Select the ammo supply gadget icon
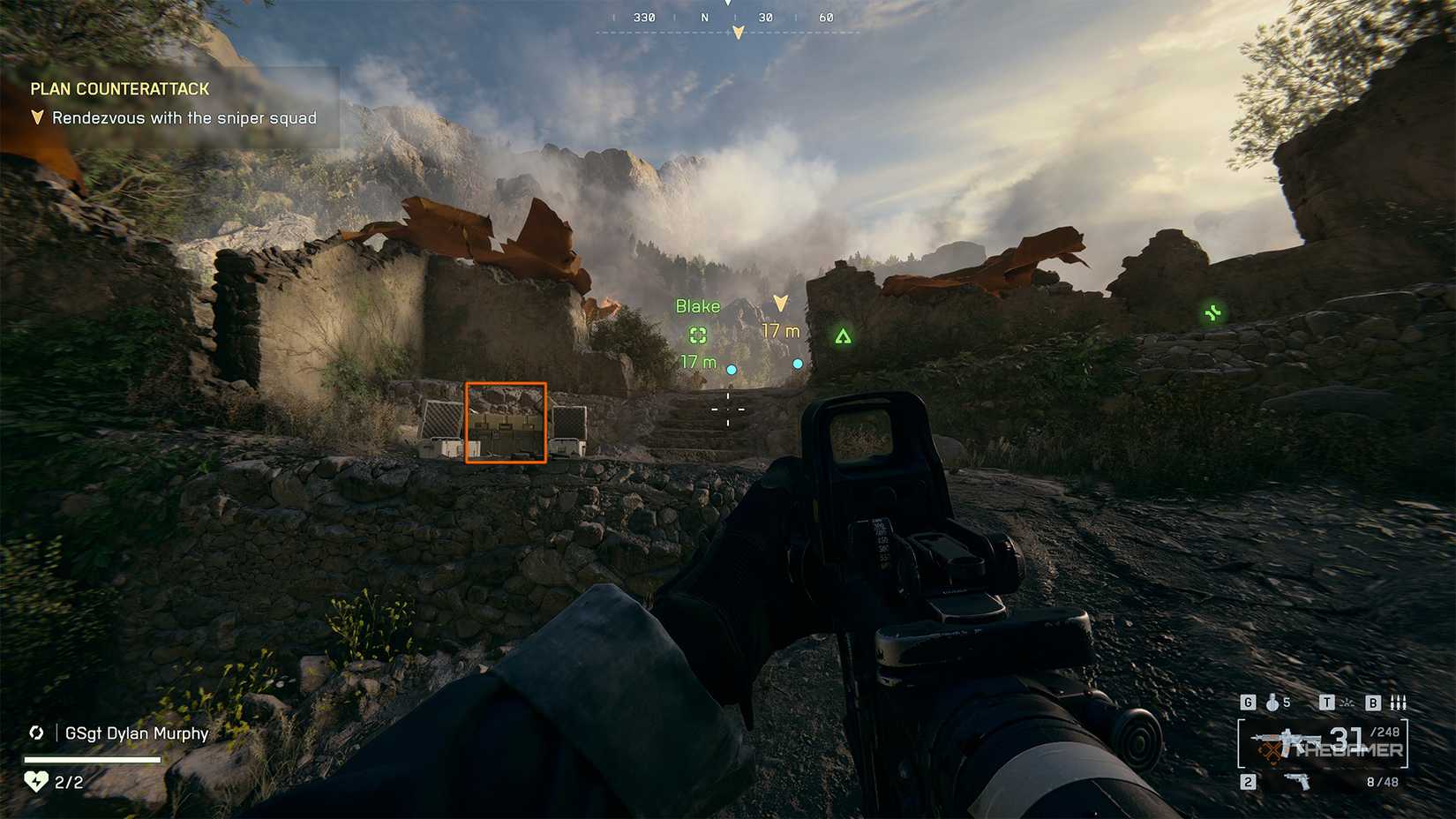 [x=1398, y=703]
